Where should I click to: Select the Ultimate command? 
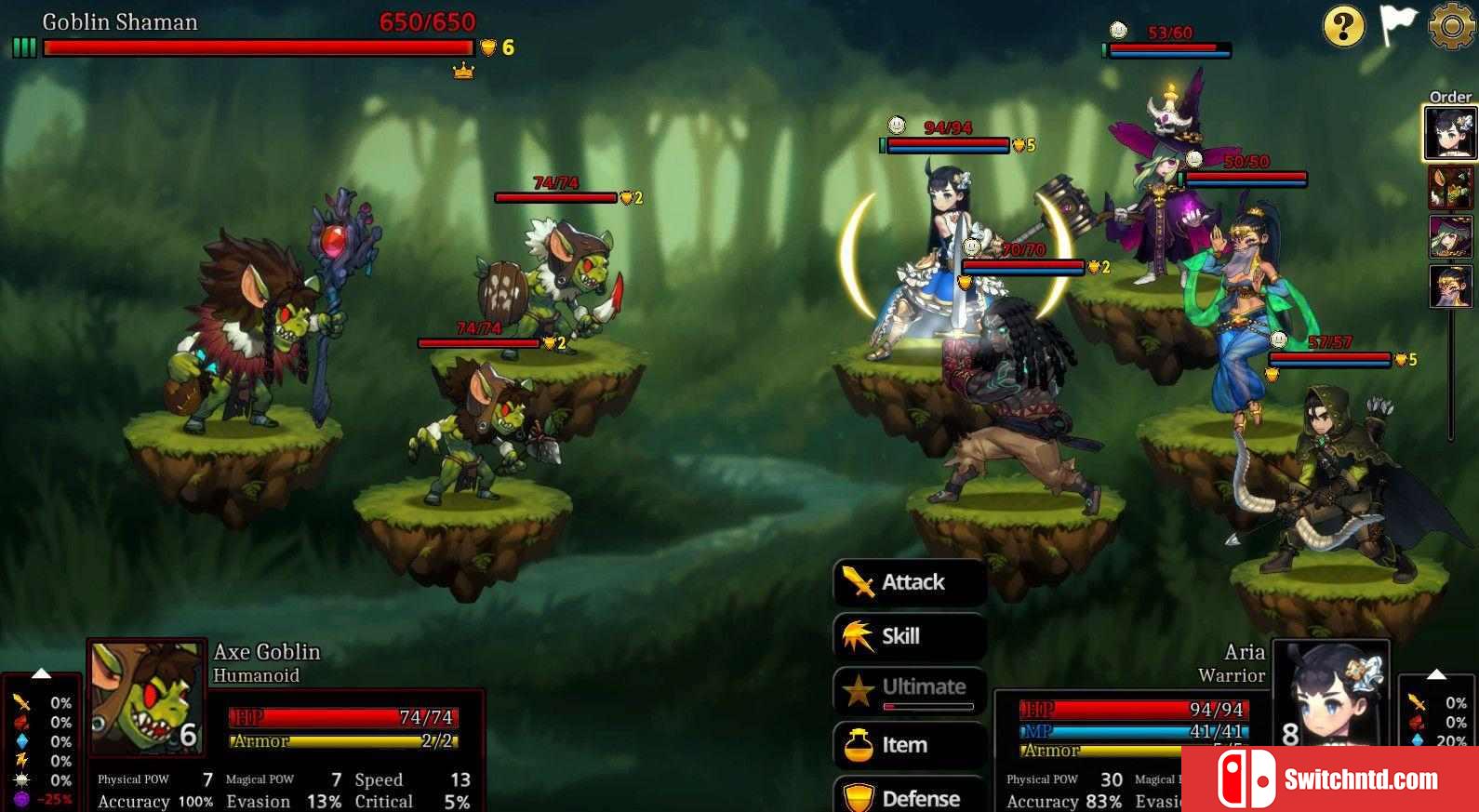point(909,689)
